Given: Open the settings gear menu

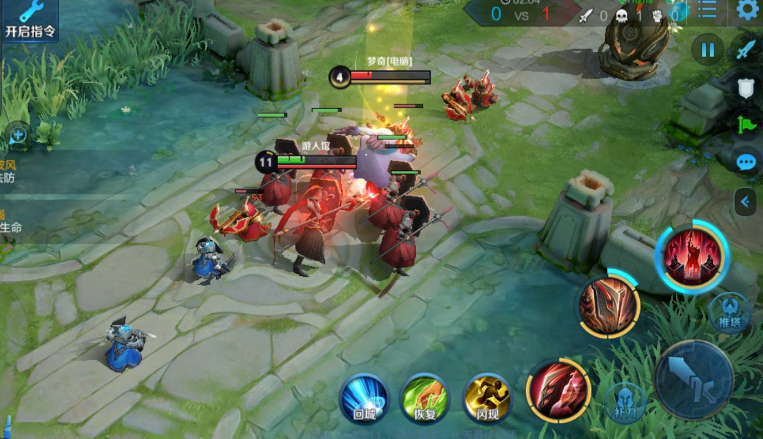Looking at the screenshot, I should click(746, 11).
